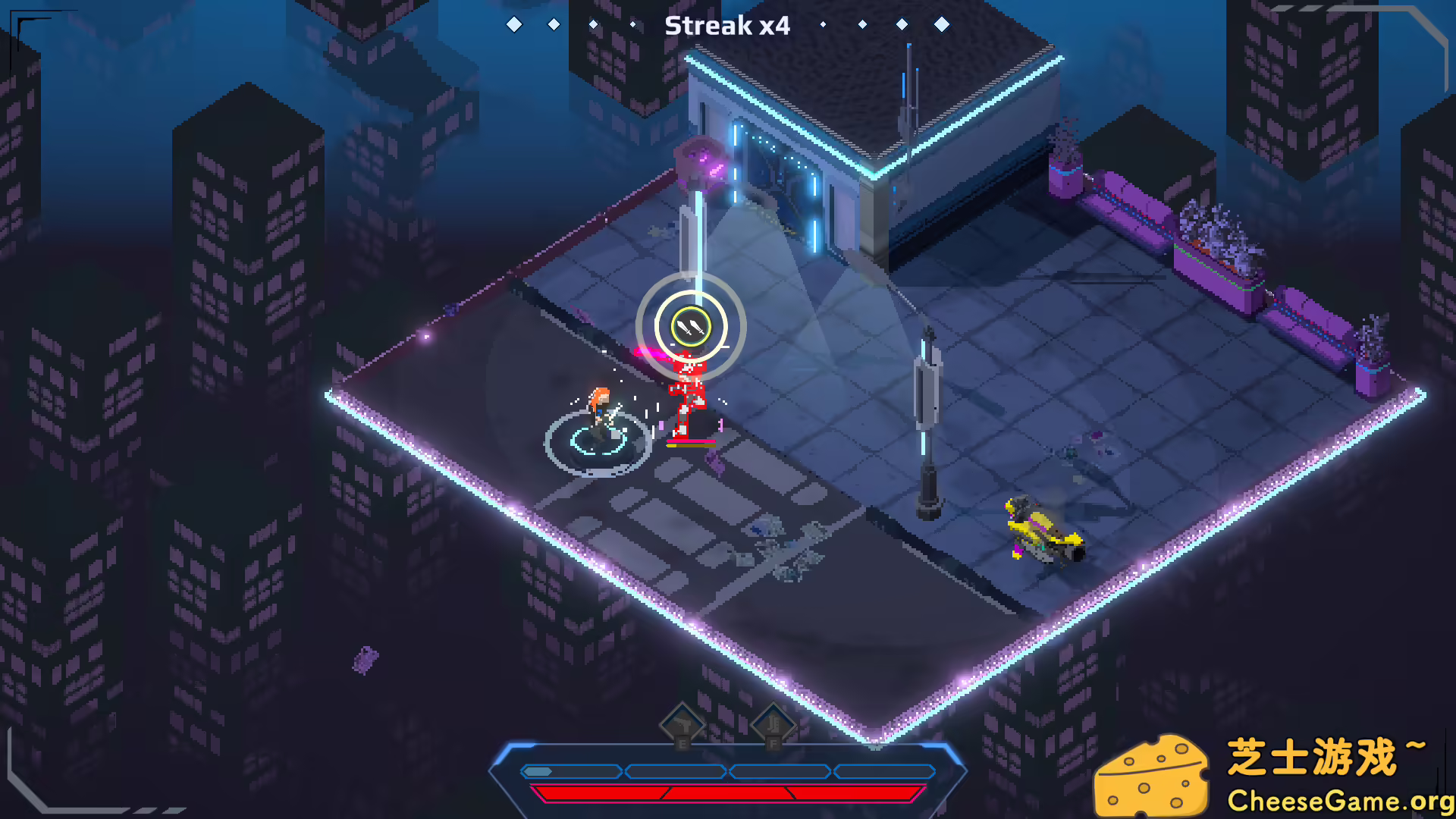1456x819 pixels.
Task: Click the leftmost large diamond streak marker
Action: point(515,24)
